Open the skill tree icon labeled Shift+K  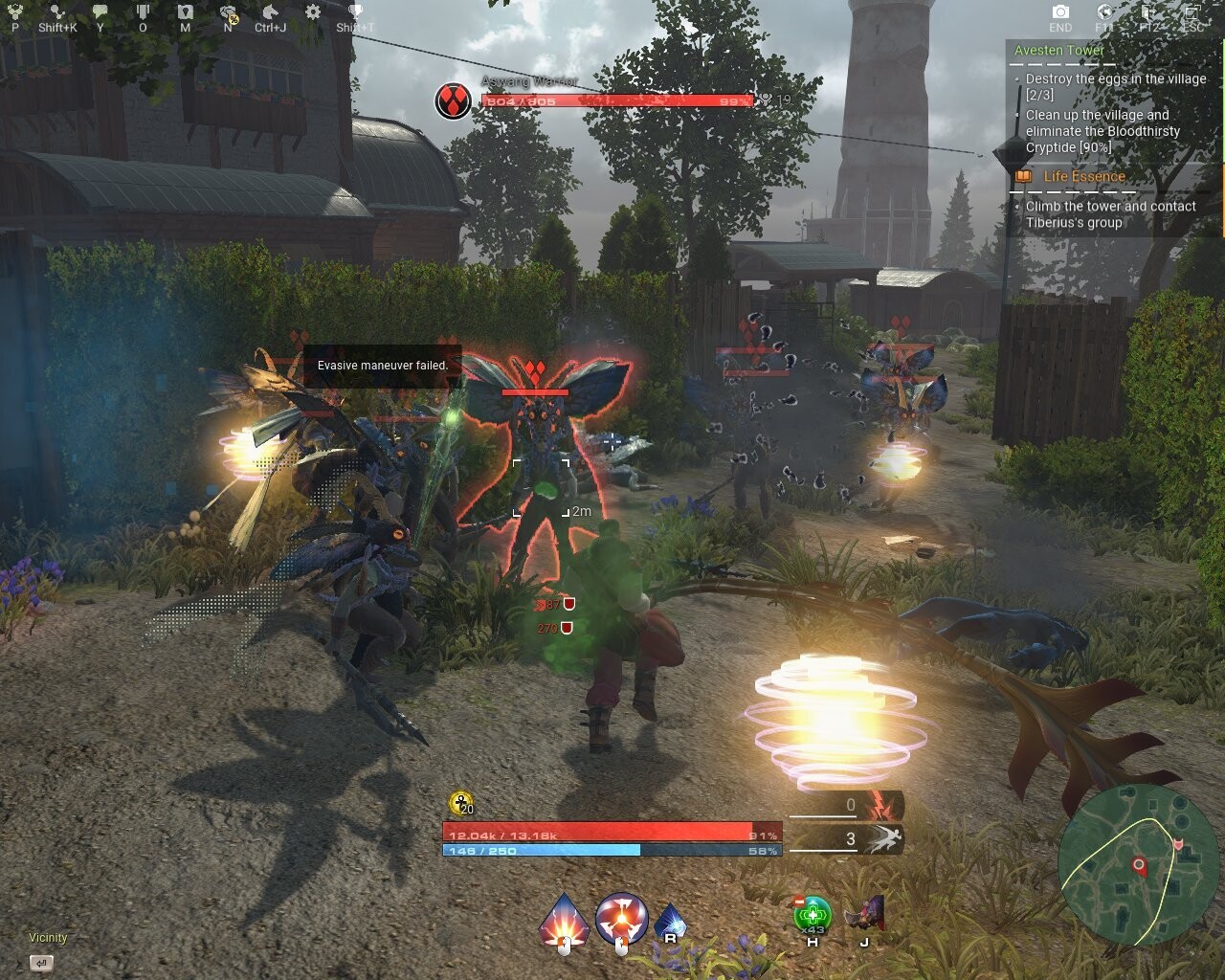point(57,12)
